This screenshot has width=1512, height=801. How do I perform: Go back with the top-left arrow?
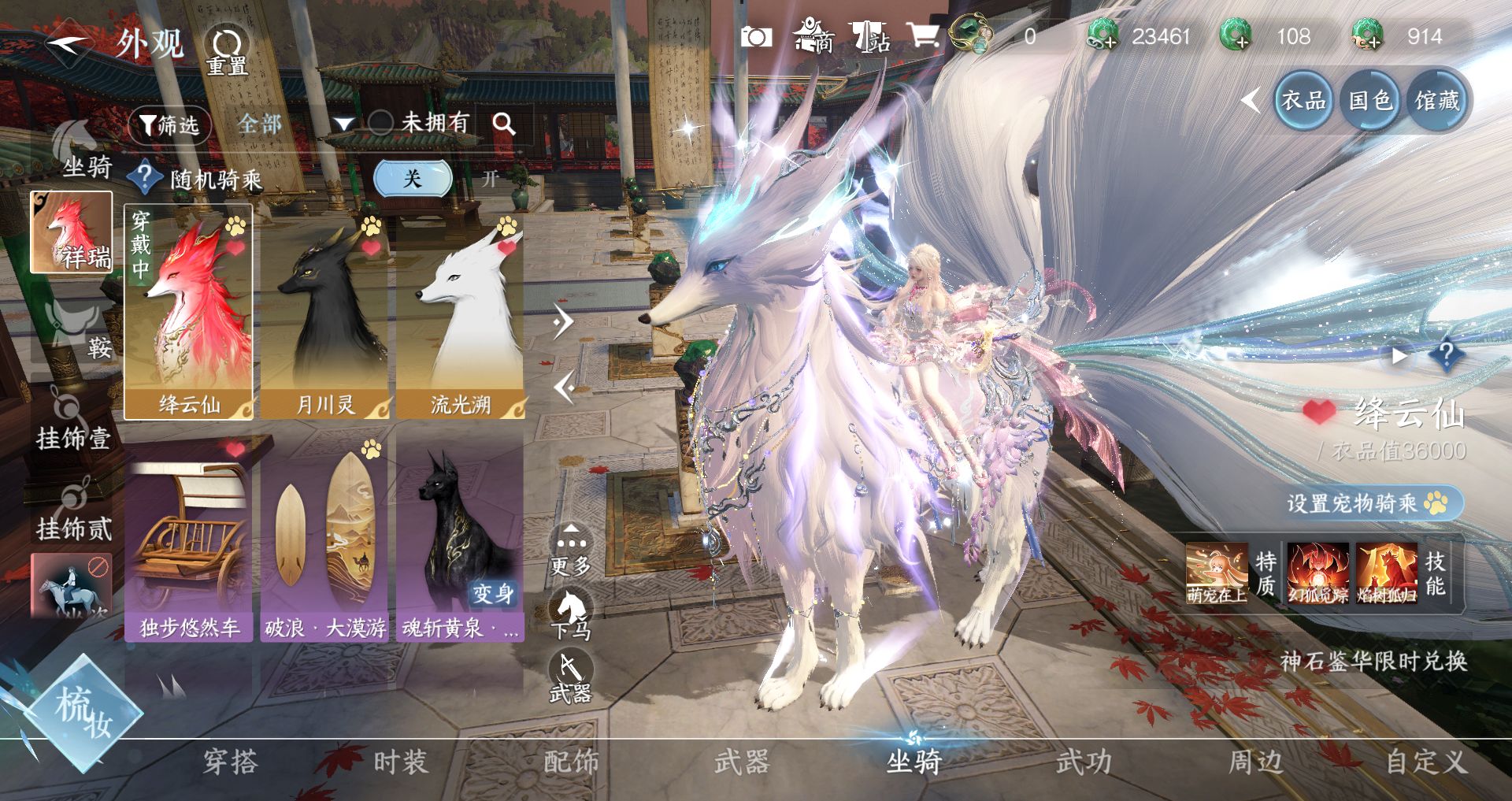tap(69, 43)
